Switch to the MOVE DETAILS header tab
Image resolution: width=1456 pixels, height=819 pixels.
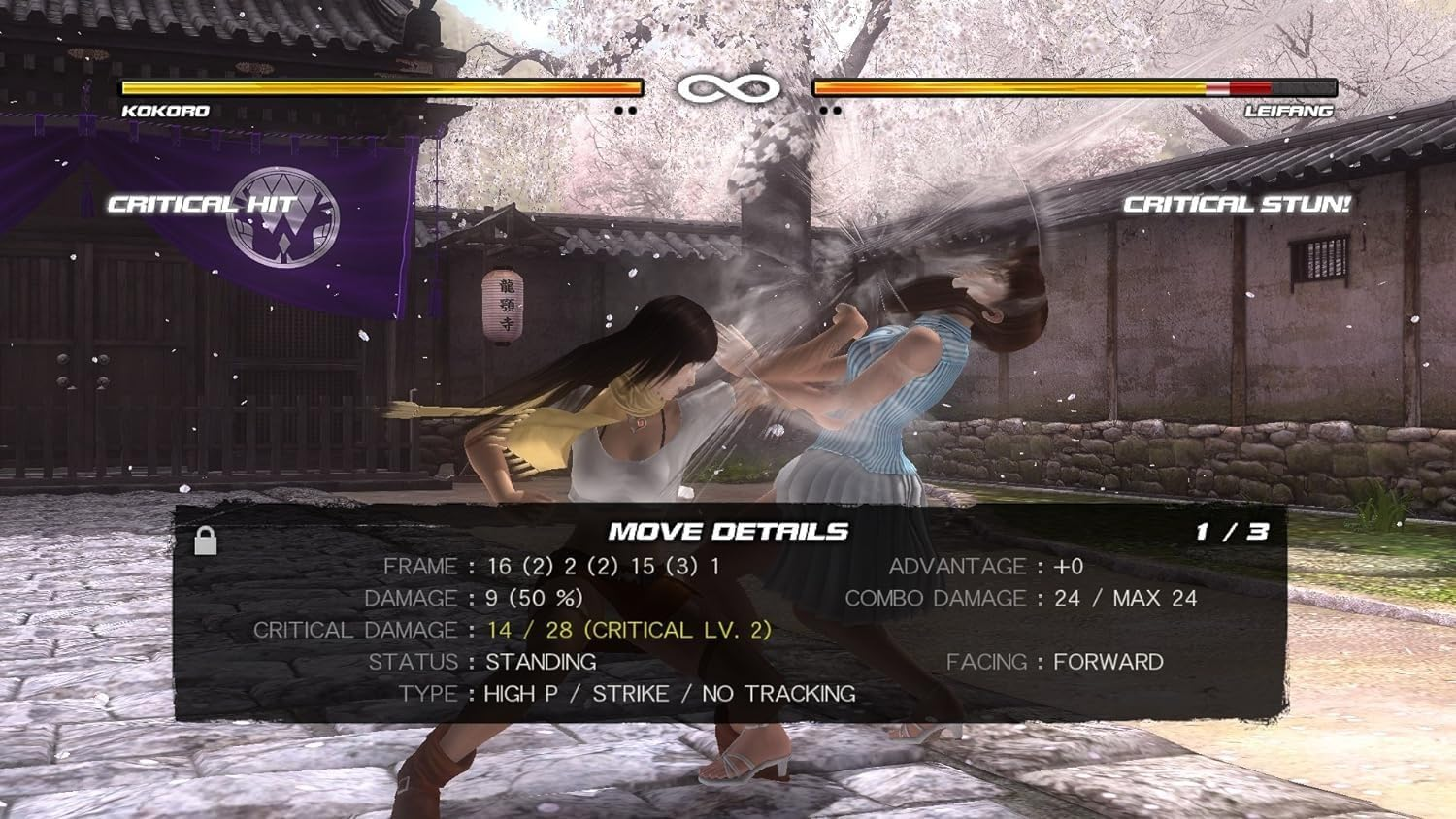pos(728,531)
